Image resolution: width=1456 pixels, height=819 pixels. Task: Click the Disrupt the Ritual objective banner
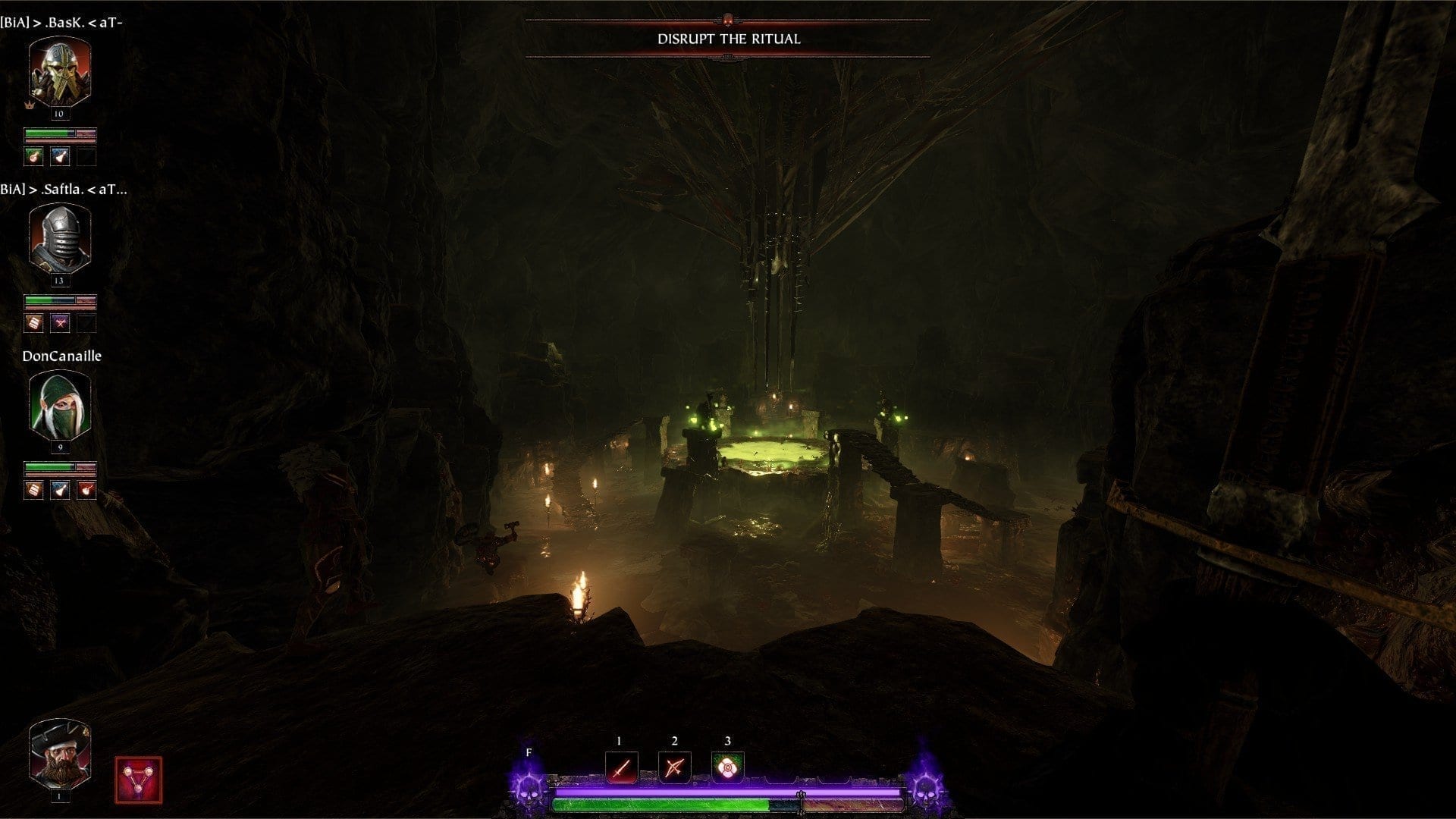(728, 39)
